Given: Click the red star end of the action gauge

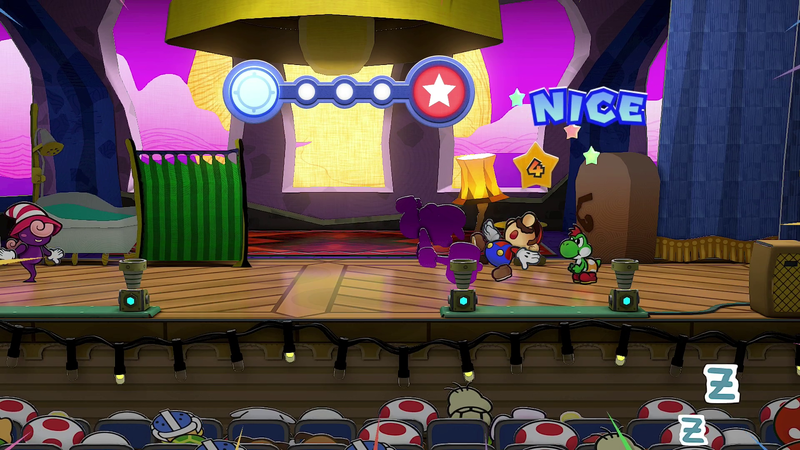Looking at the screenshot, I should pos(438,92).
